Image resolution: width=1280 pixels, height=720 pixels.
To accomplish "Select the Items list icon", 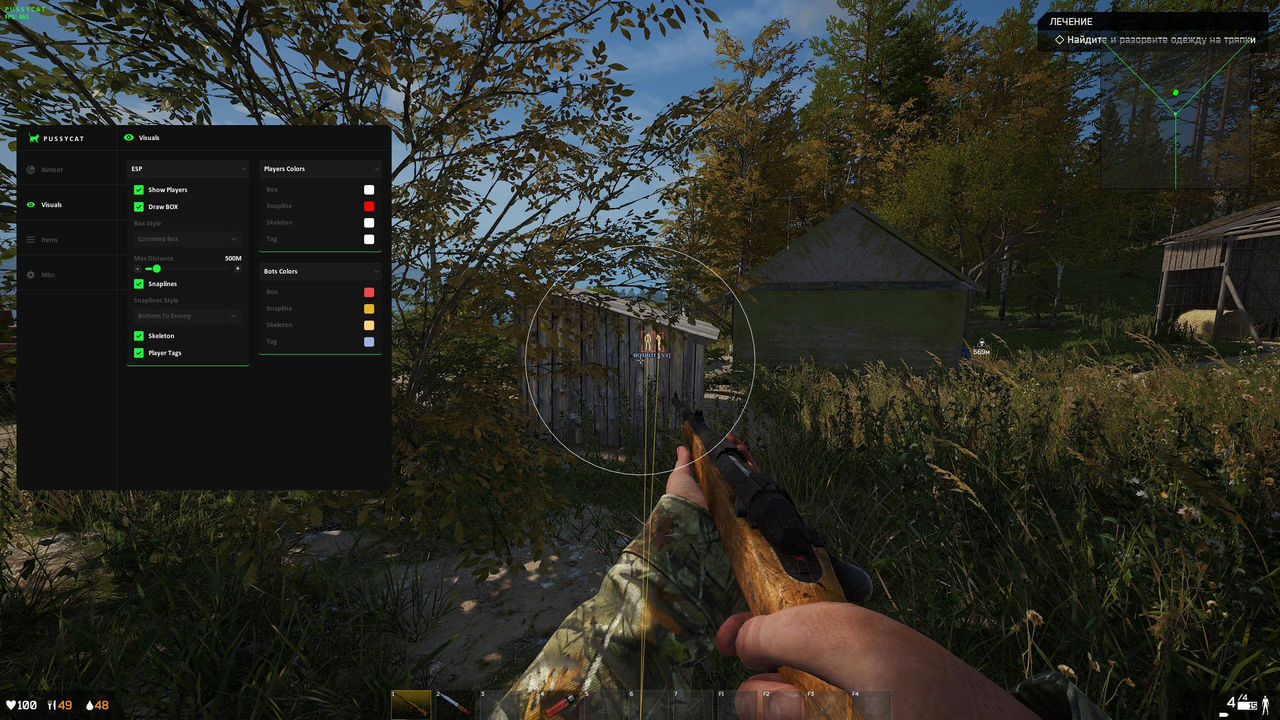I will (x=30, y=239).
